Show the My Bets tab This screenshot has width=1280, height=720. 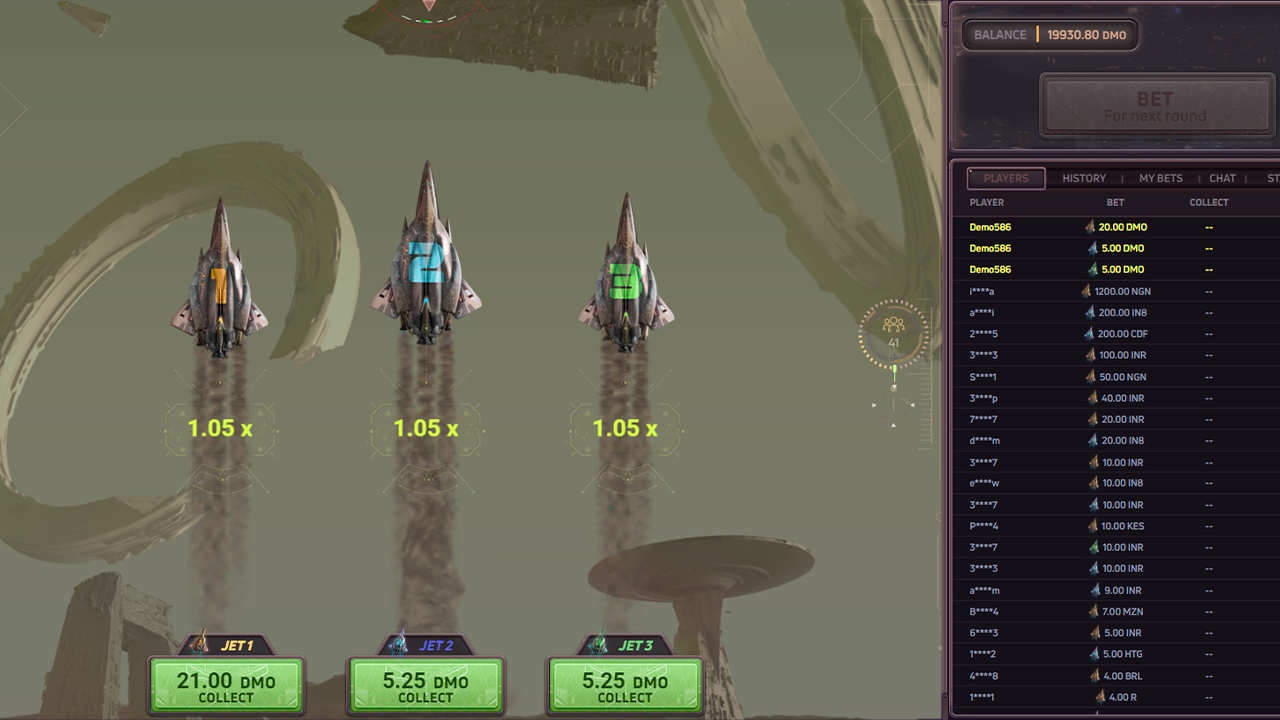(1161, 178)
